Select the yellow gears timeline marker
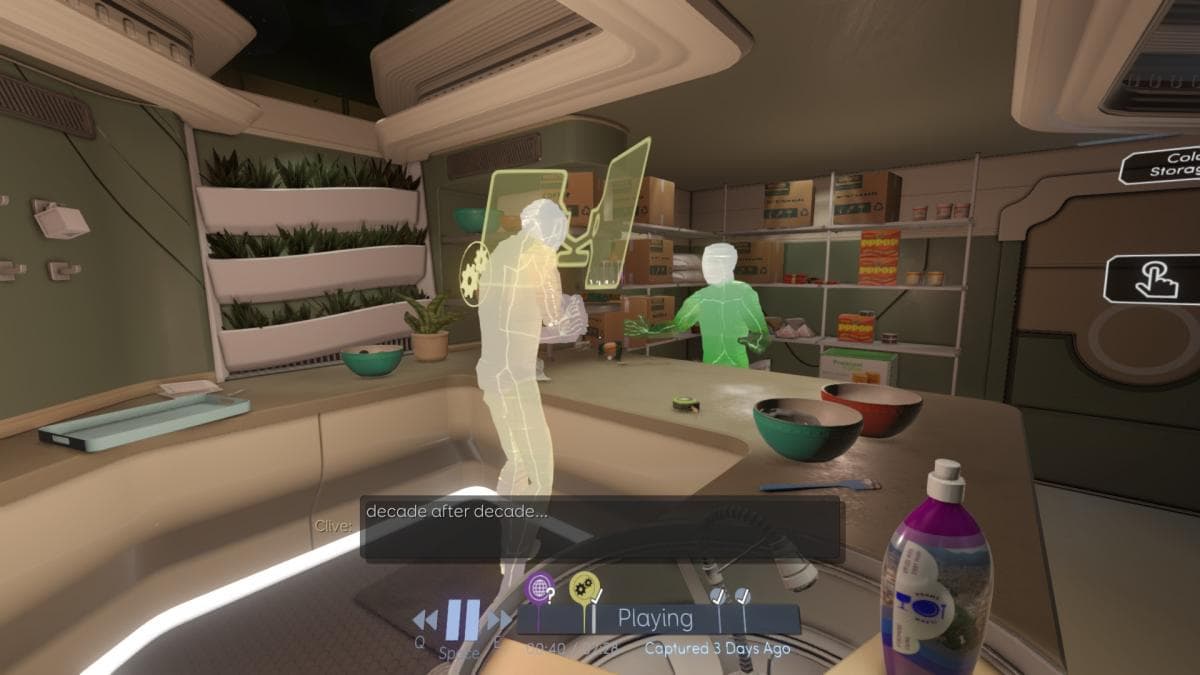 tap(584, 588)
